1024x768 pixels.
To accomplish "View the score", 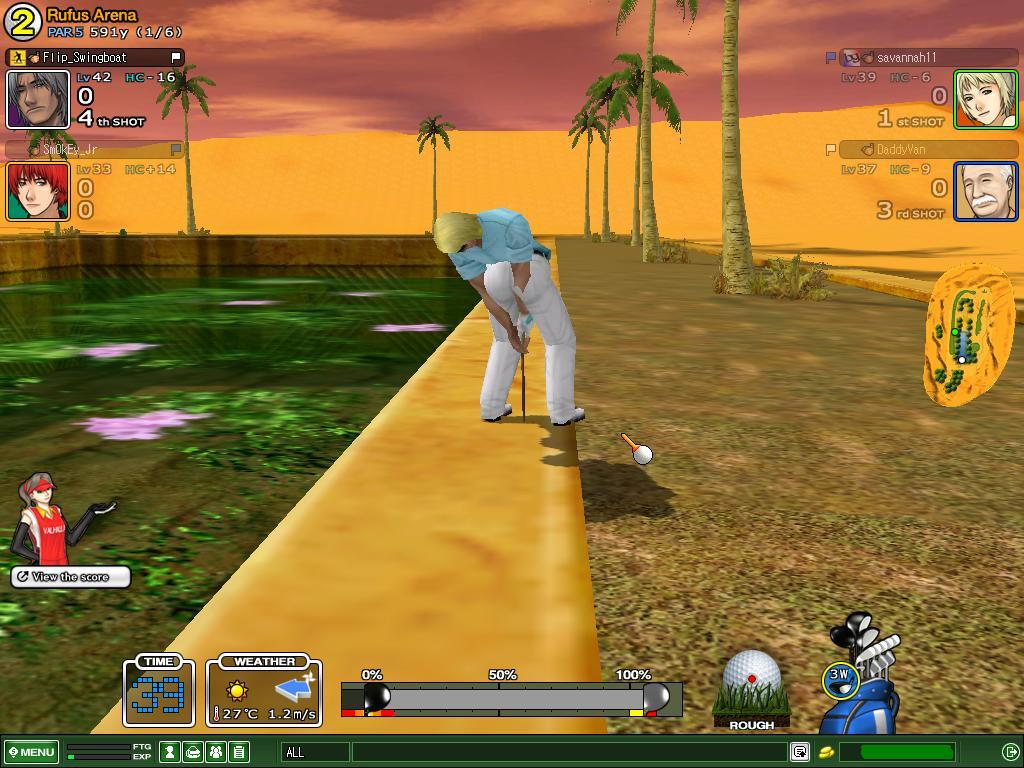I will [x=71, y=577].
